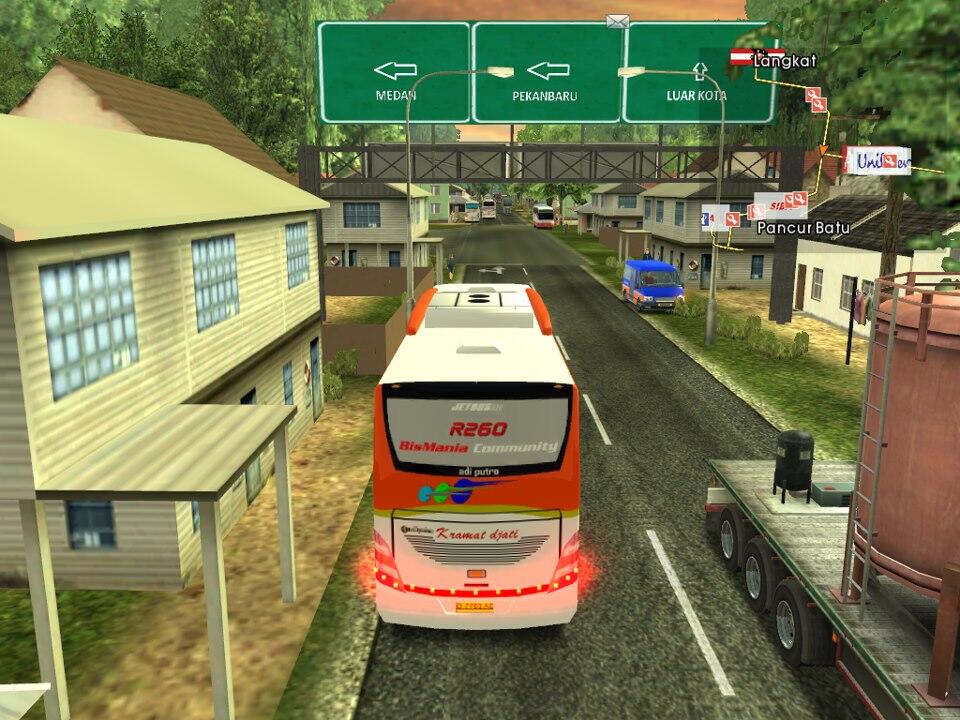Open the envelope message notification icon
960x720 pixels.
pos(617,21)
